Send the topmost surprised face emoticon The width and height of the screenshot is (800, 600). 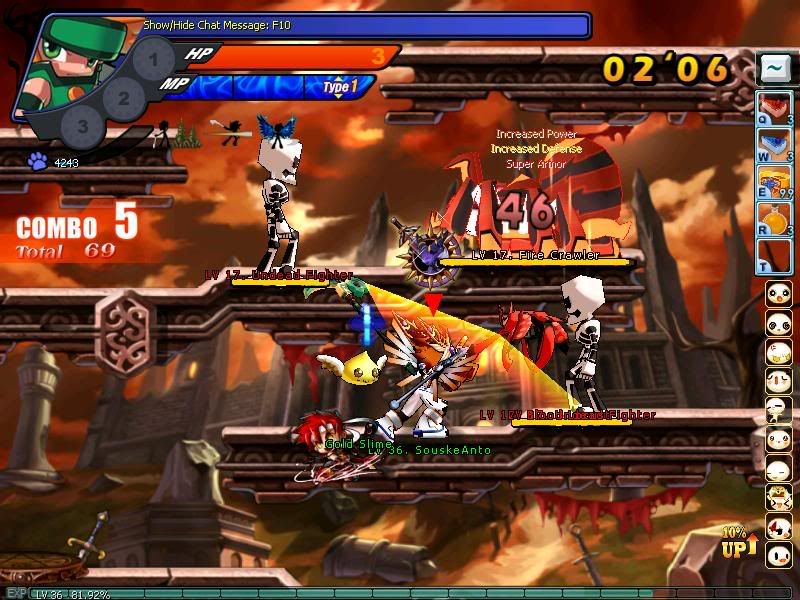click(x=777, y=293)
